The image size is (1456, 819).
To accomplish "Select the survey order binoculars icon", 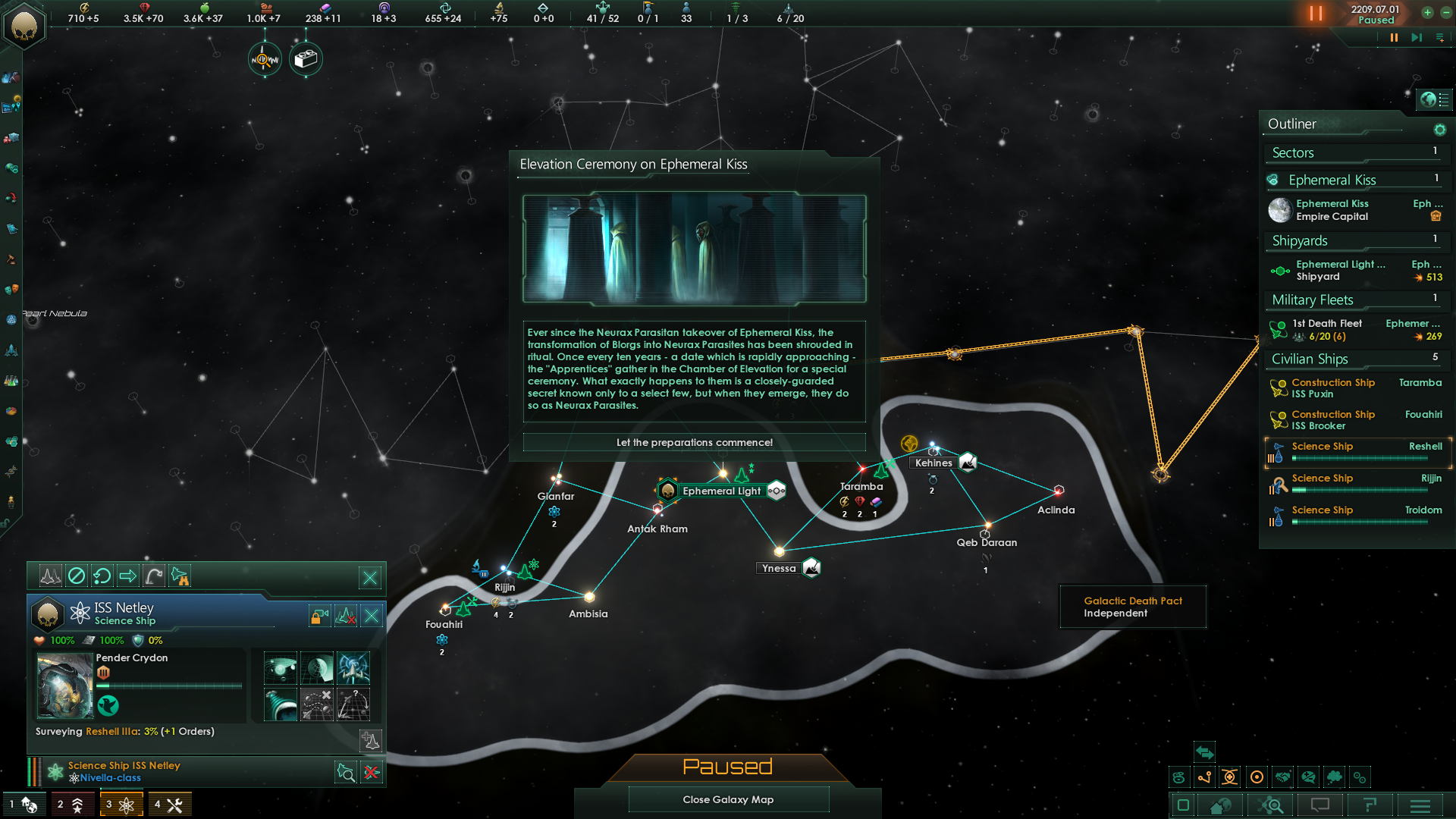I will click(180, 577).
